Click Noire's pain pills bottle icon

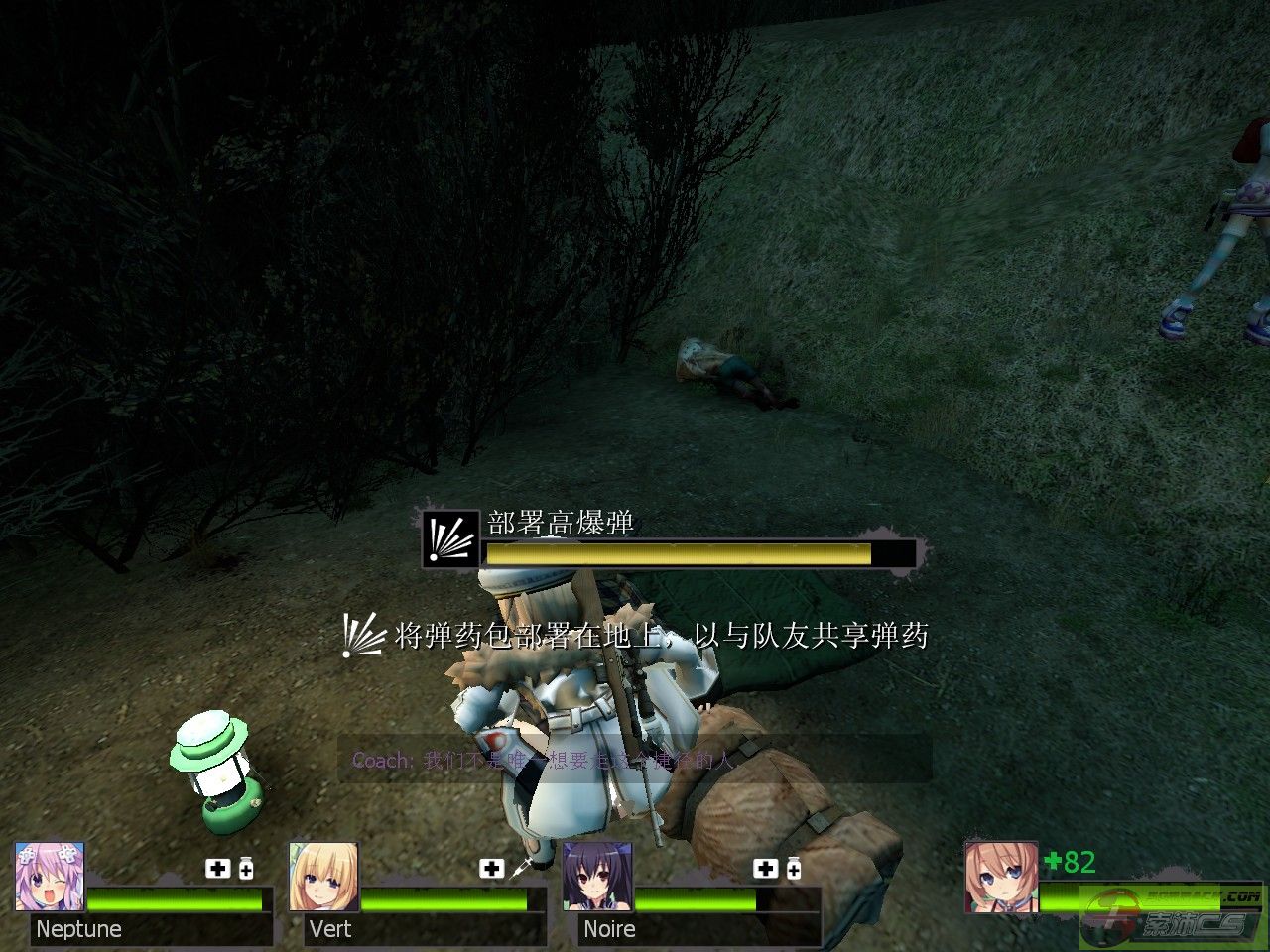tap(794, 869)
